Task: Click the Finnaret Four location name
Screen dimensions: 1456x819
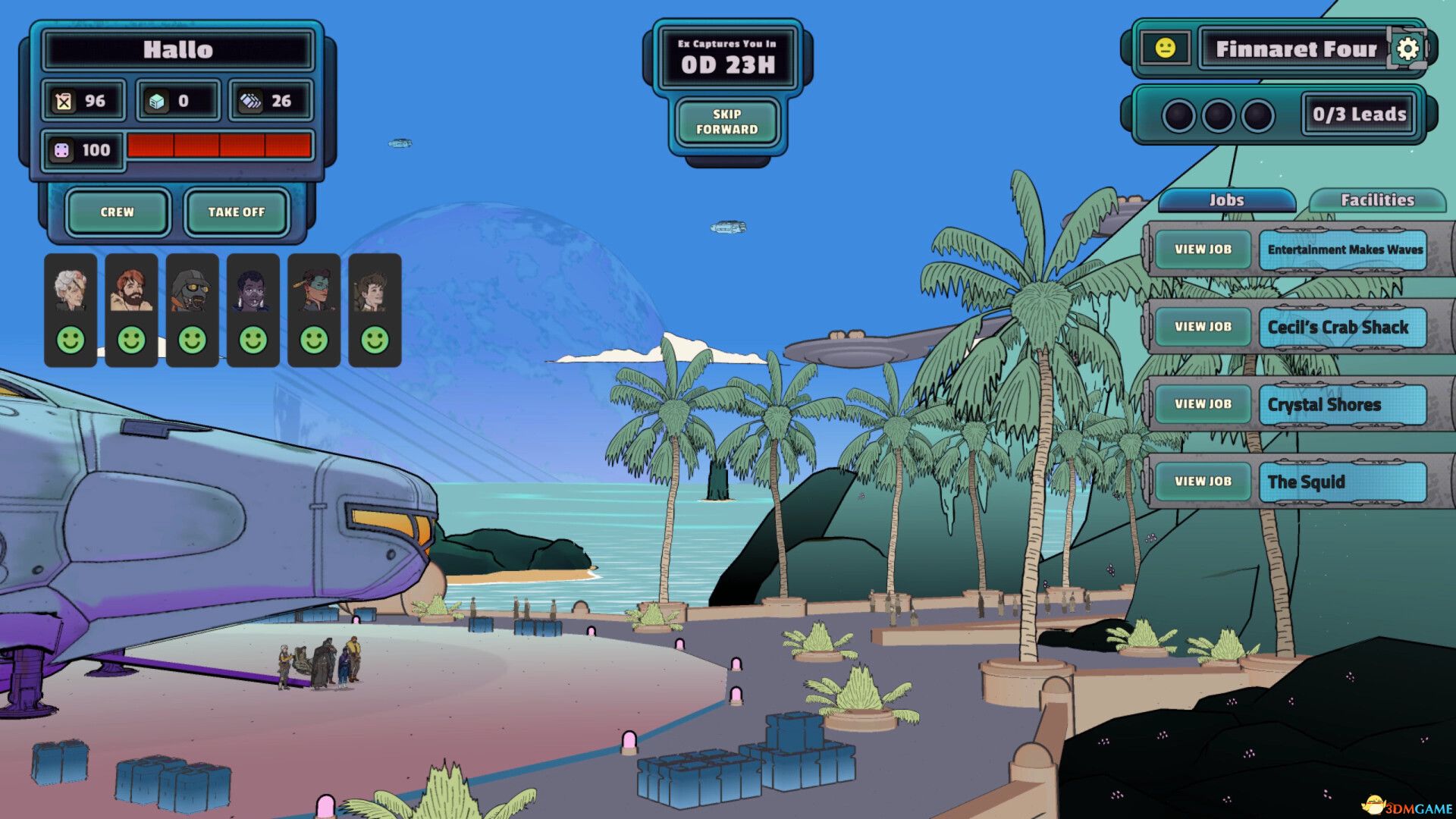Action: (x=1295, y=49)
